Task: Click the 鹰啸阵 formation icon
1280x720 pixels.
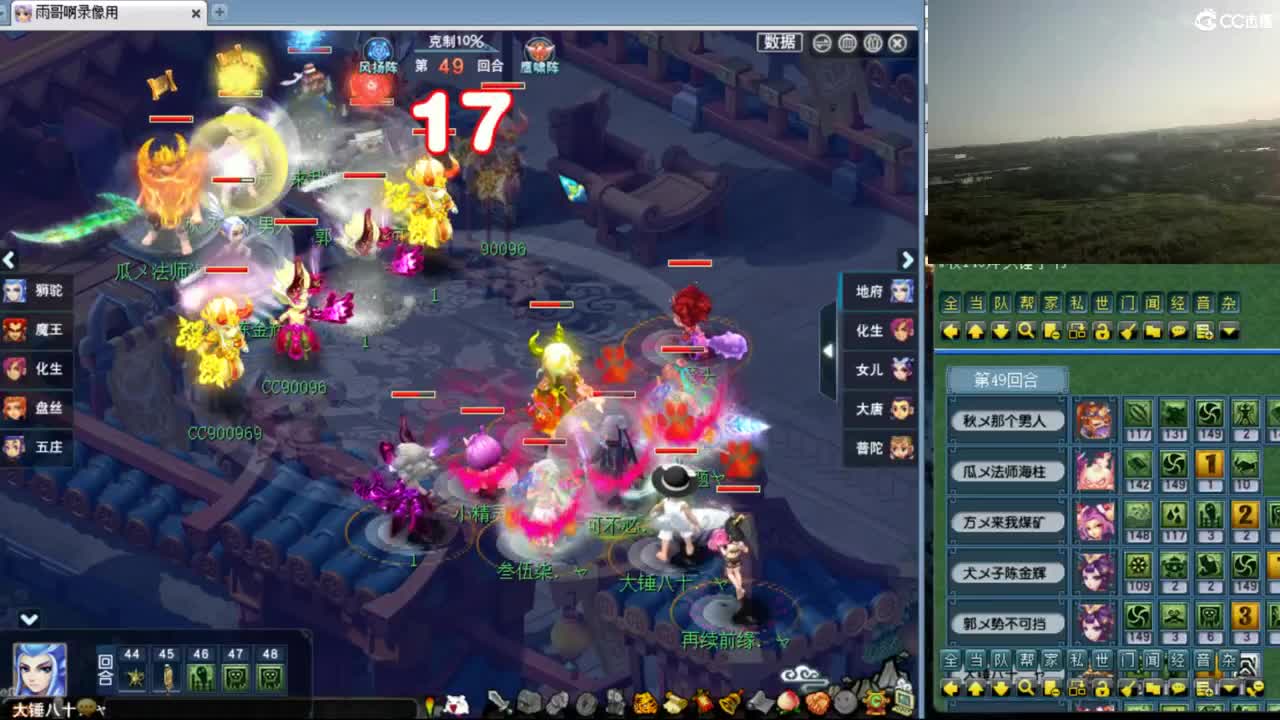Action: click(540, 50)
